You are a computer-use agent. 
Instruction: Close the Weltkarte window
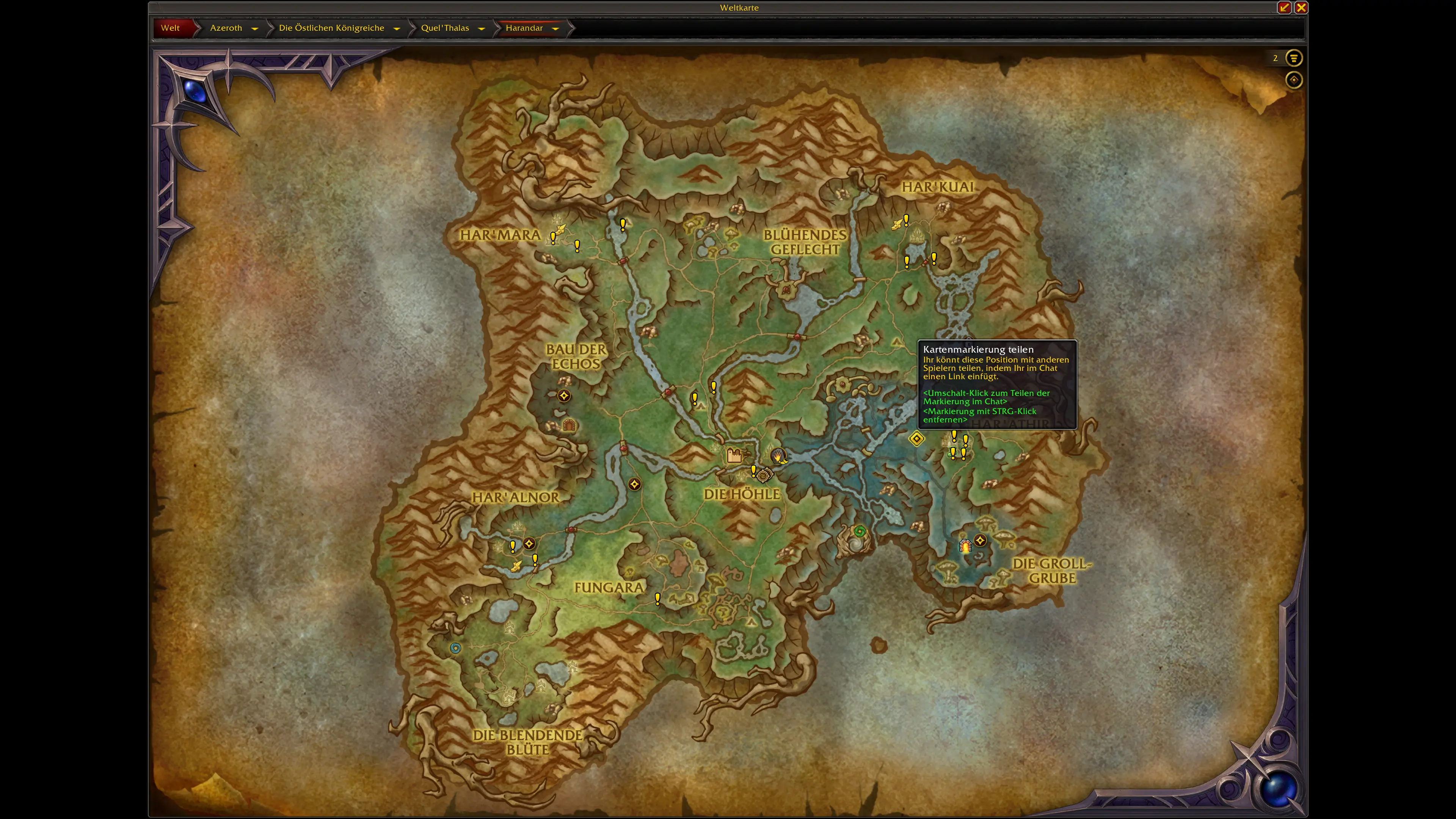[1301, 7]
